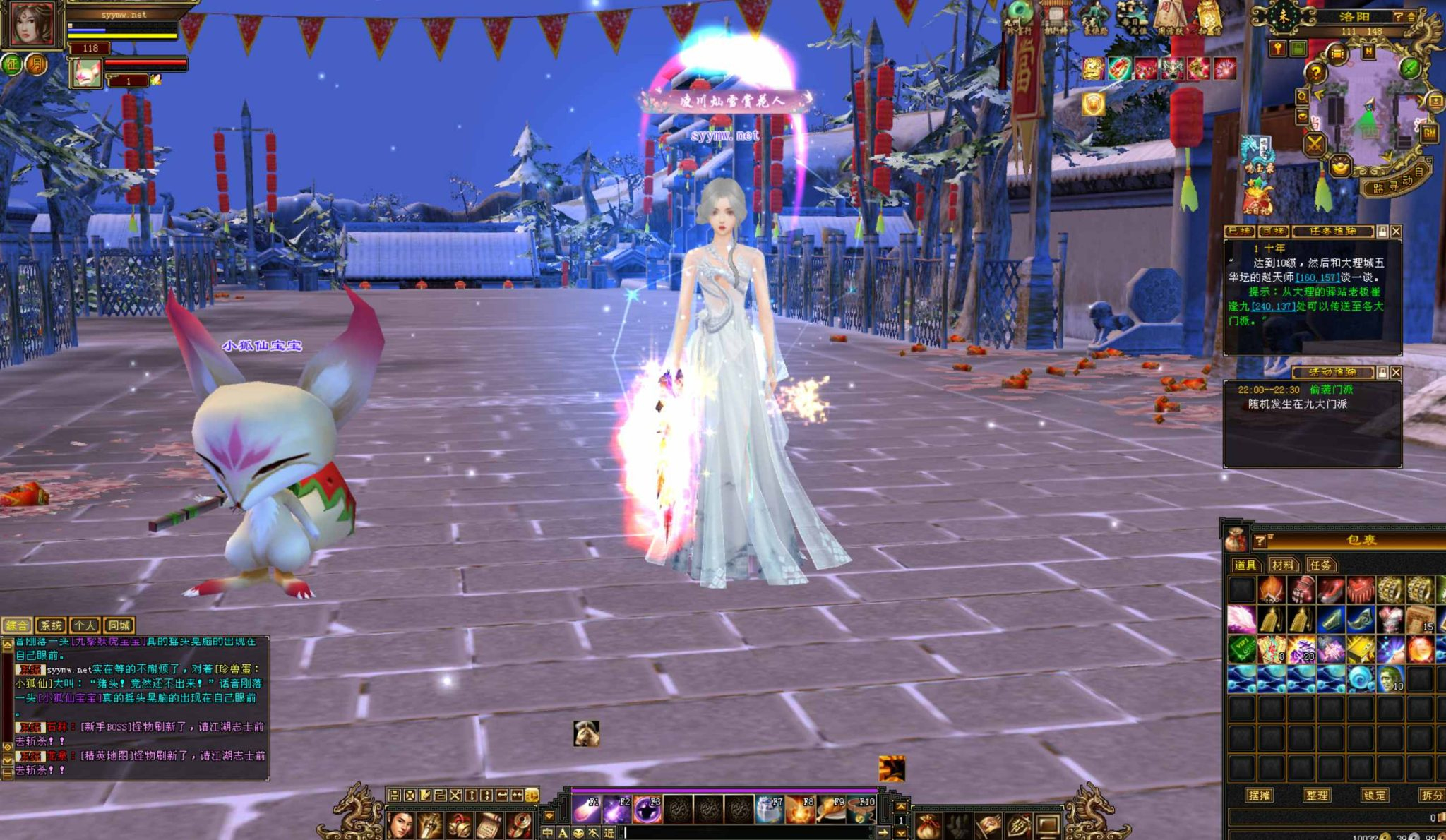This screenshot has width=1446, height=840.
Task: Switch to the 同城 local chat tab
Action: 119,625
